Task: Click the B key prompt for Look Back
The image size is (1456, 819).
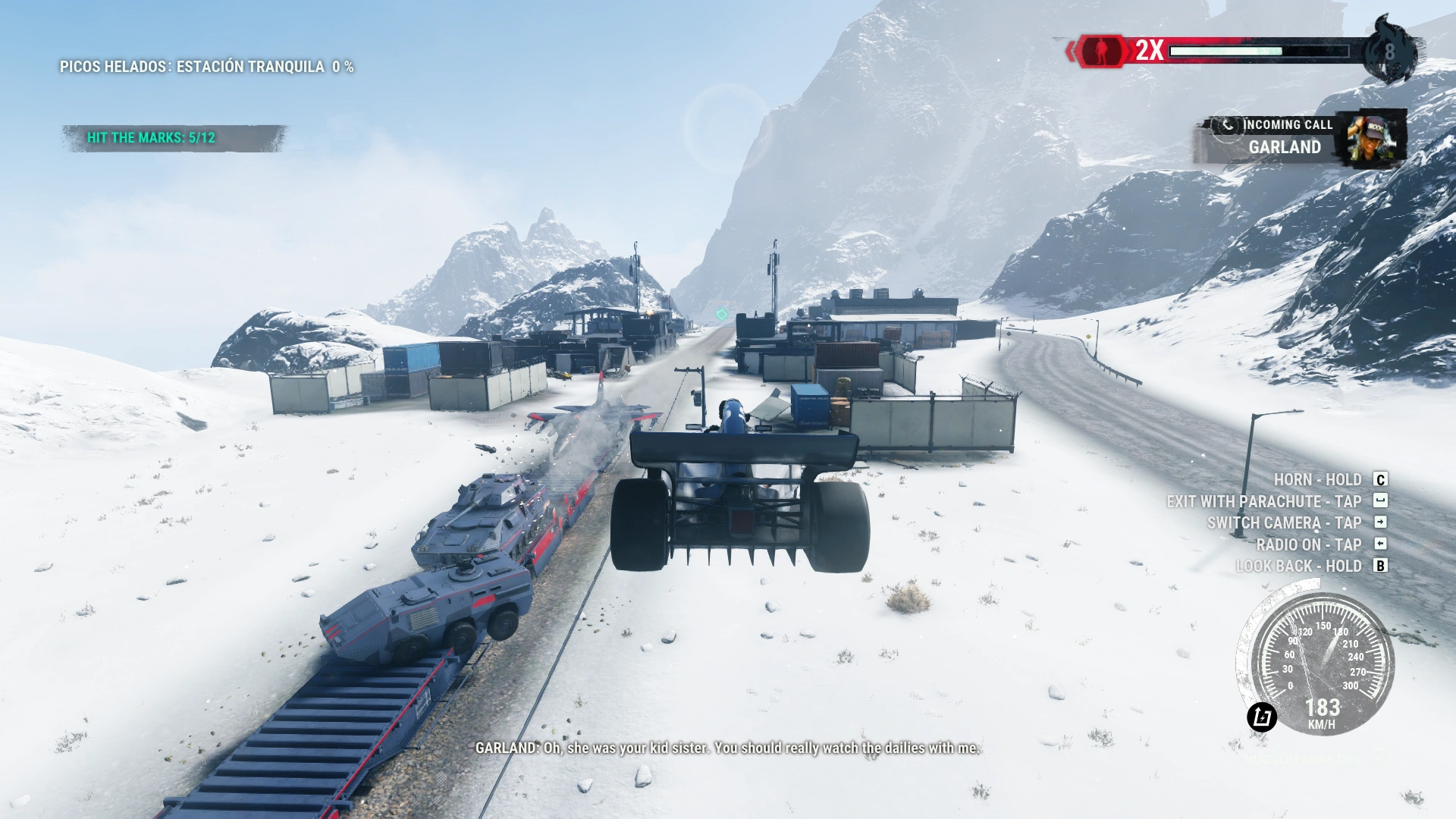Action: [x=1380, y=566]
